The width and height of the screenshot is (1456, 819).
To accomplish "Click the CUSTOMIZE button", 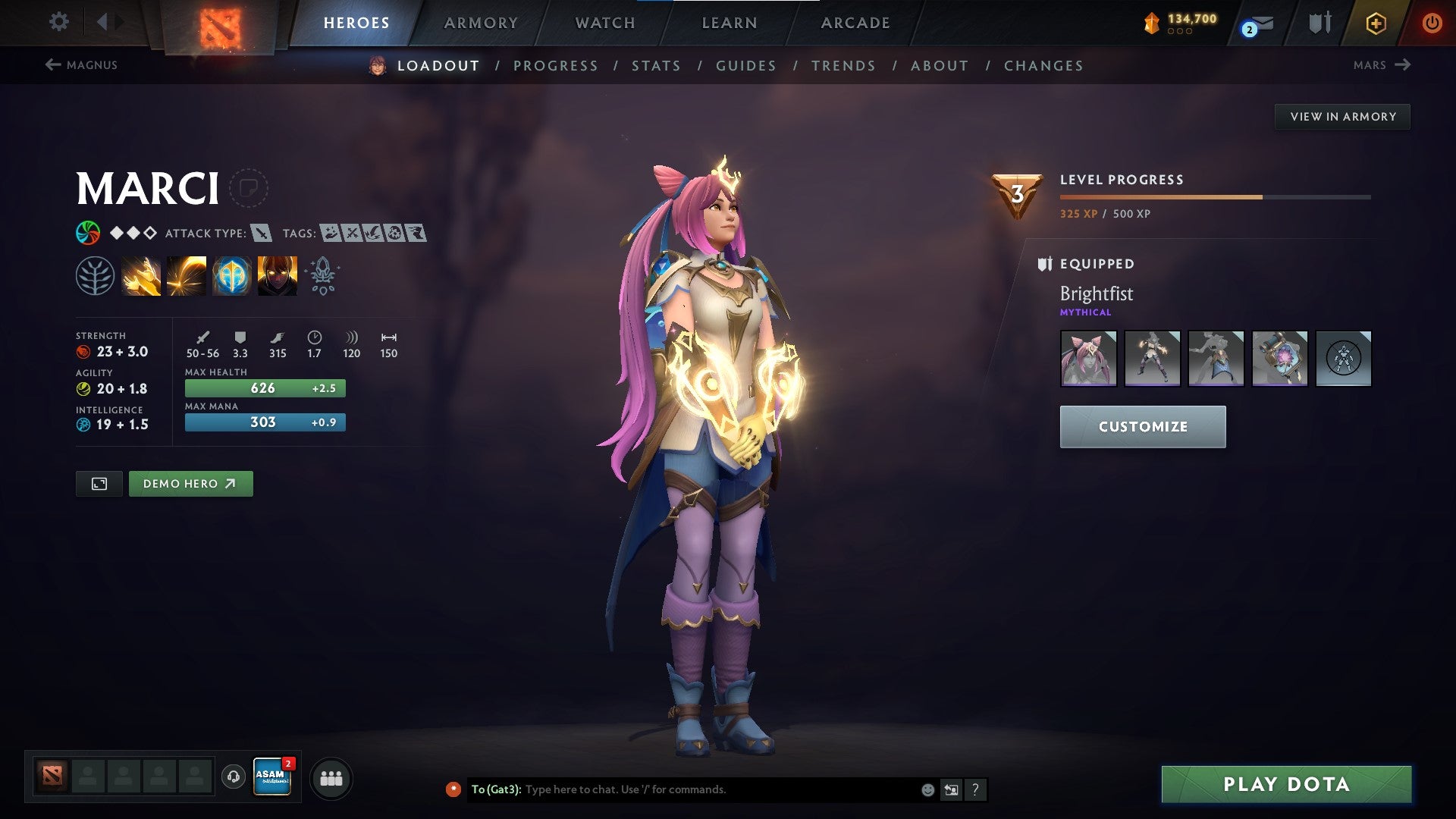I will (x=1142, y=426).
